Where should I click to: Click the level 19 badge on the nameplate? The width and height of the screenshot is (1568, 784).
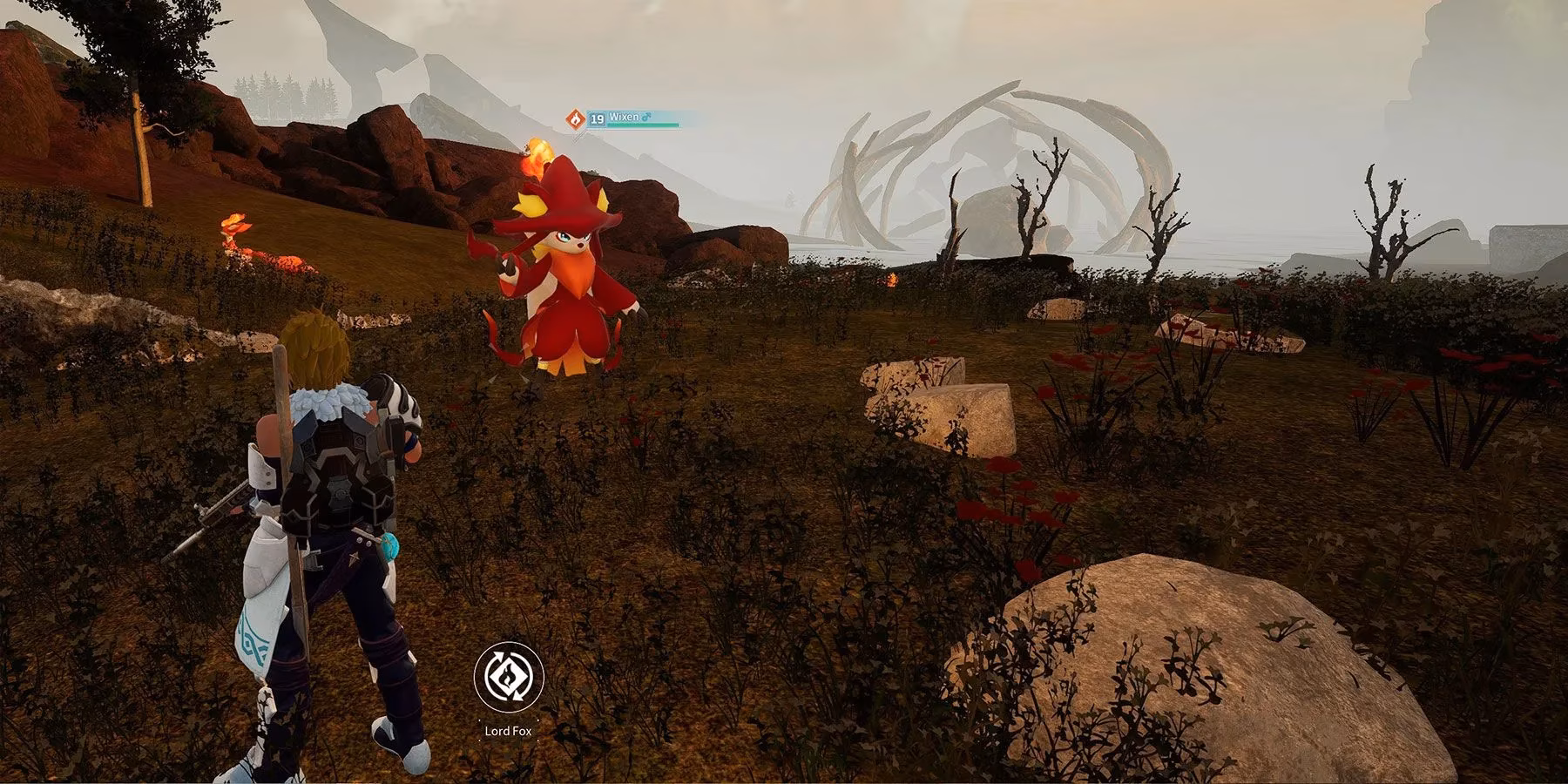coord(598,118)
